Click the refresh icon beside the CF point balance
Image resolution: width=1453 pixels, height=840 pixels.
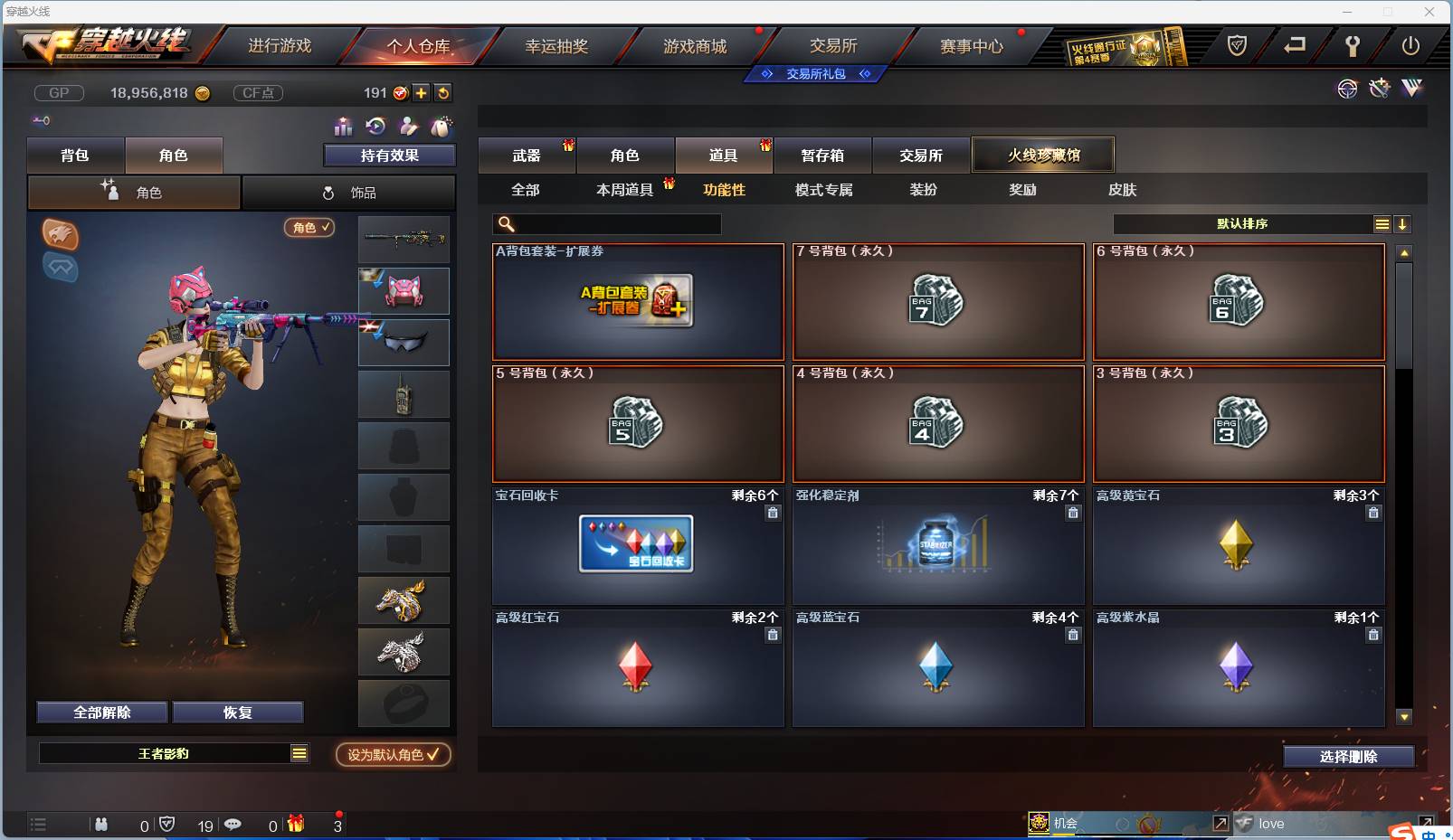pos(443,92)
